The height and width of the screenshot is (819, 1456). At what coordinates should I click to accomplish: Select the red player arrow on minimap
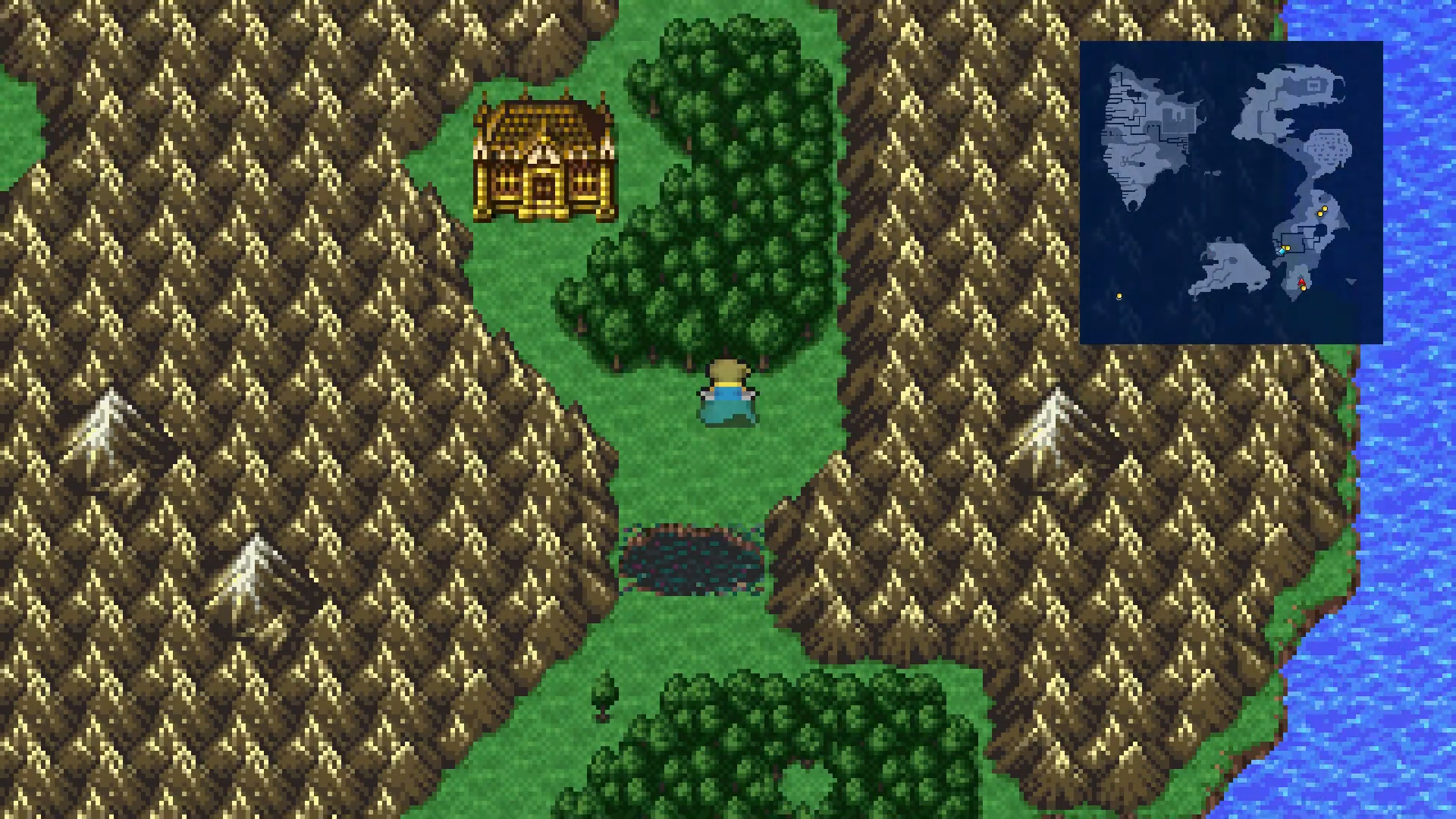[1301, 282]
